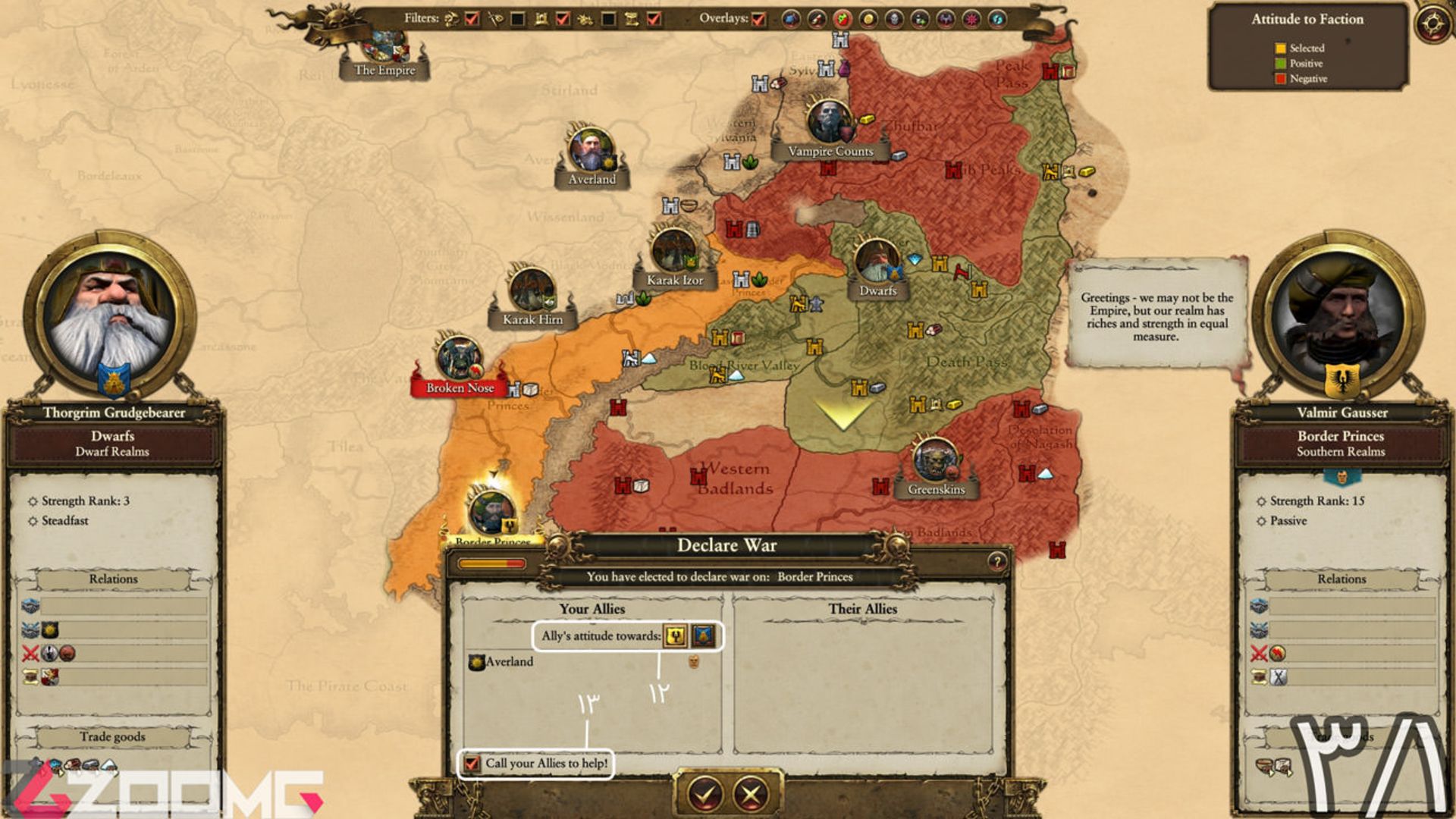This screenshot has height=819, width=1456.
Task: Open the Declare War help question mark
Action: click(x=996, y=561)
